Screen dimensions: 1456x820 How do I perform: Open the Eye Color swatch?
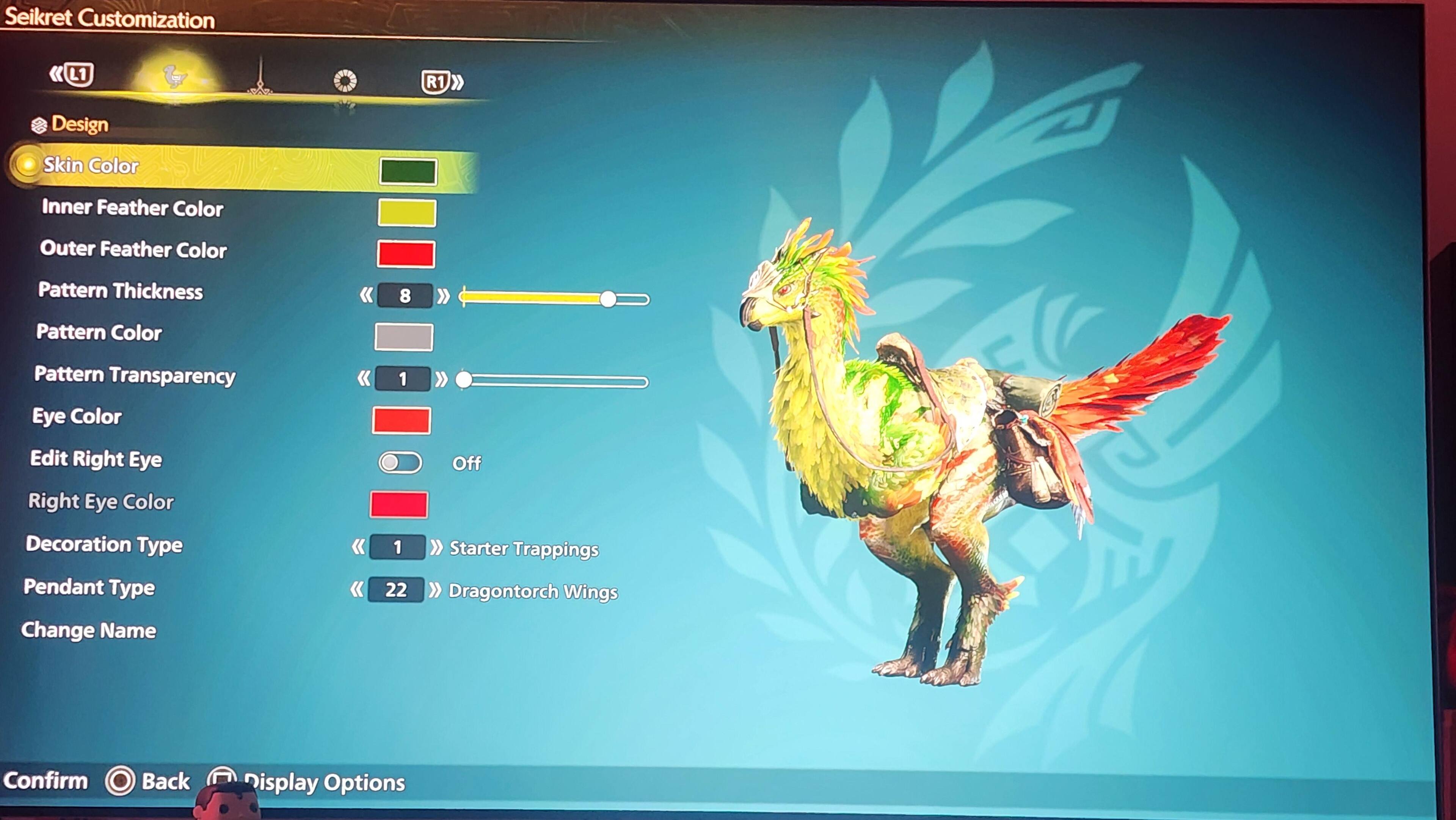click(401, 421)
